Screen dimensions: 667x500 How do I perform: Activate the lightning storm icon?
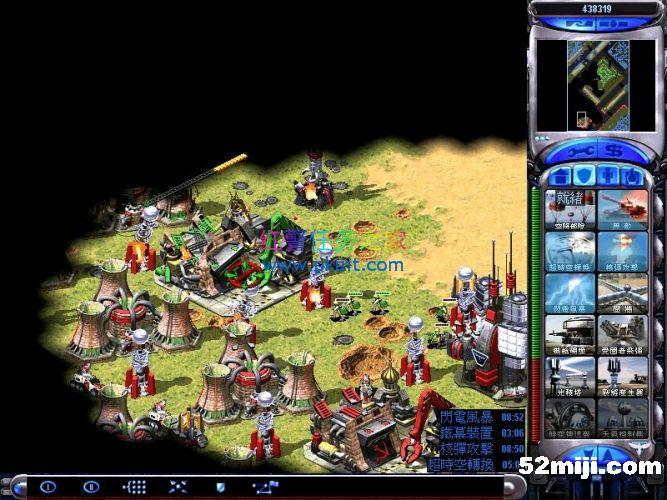tap(570, 292)
